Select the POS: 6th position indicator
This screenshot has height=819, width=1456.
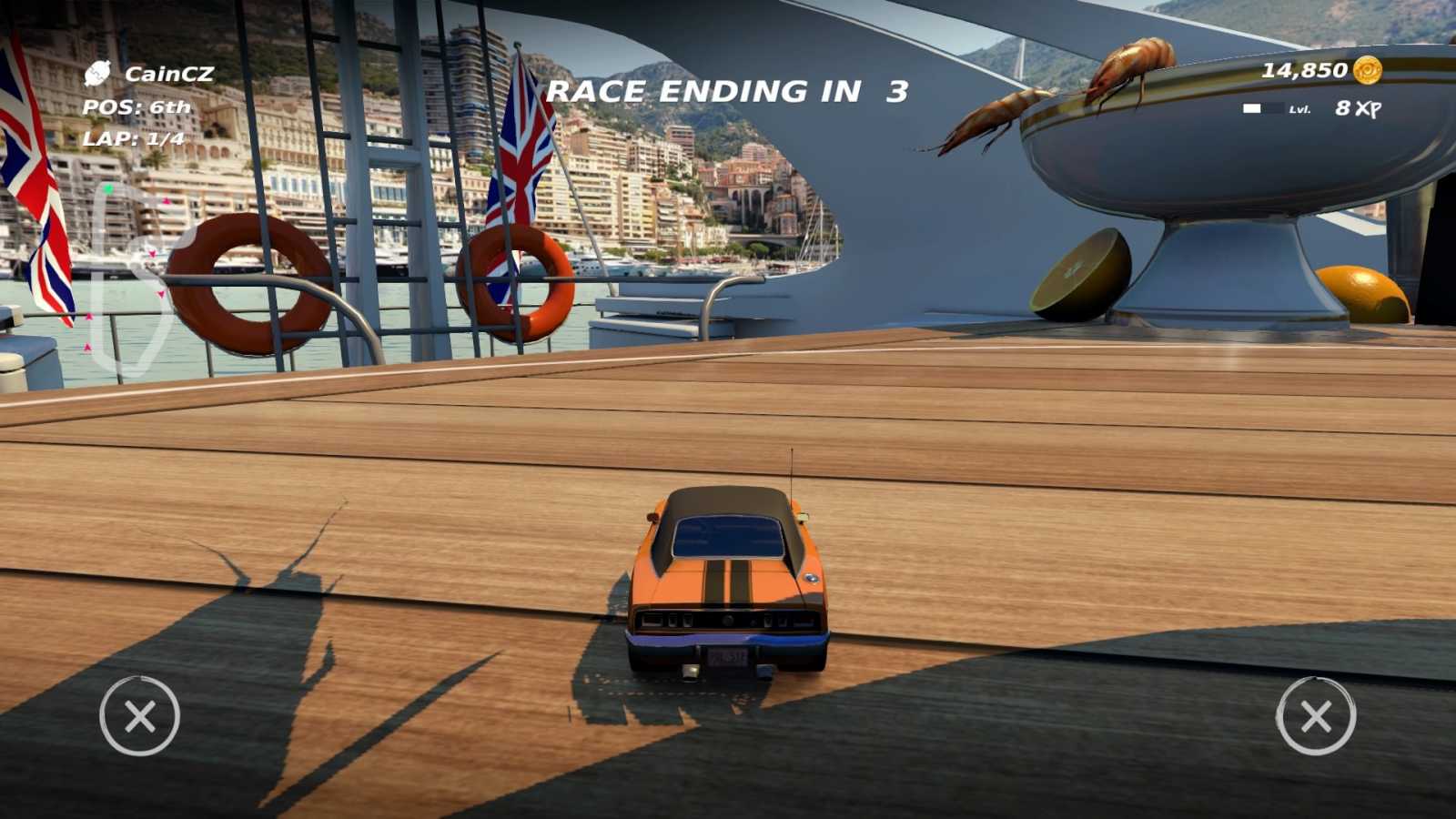coord(135,106)
